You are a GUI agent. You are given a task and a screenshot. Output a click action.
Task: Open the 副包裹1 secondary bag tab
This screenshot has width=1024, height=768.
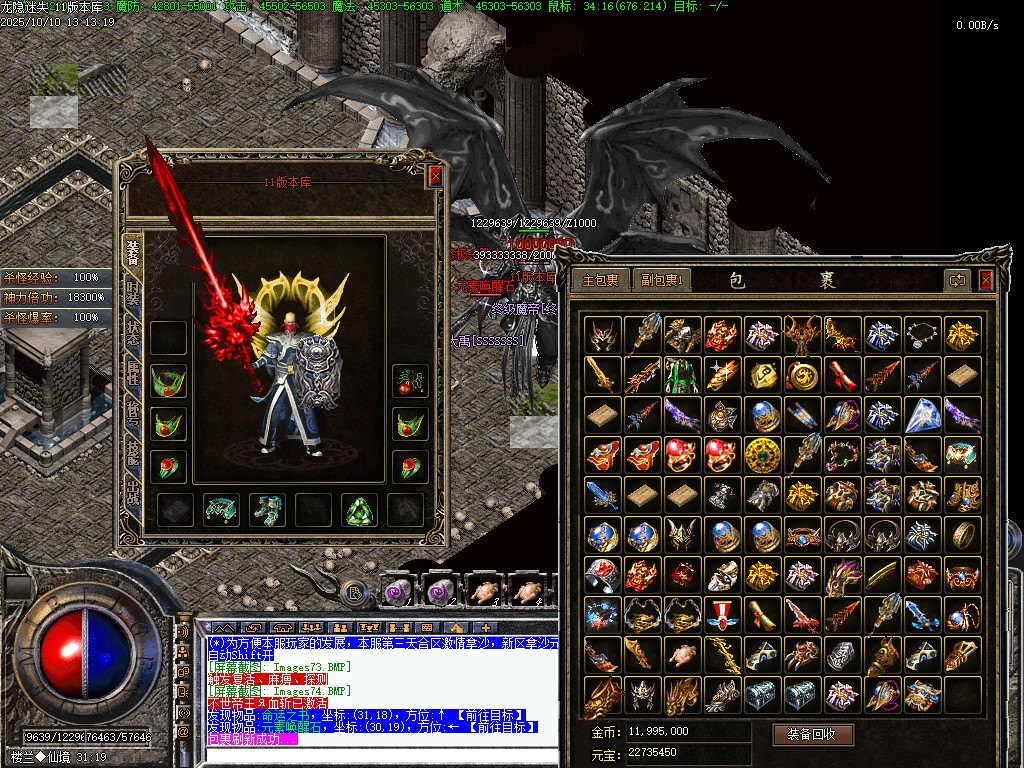[660, 280]
